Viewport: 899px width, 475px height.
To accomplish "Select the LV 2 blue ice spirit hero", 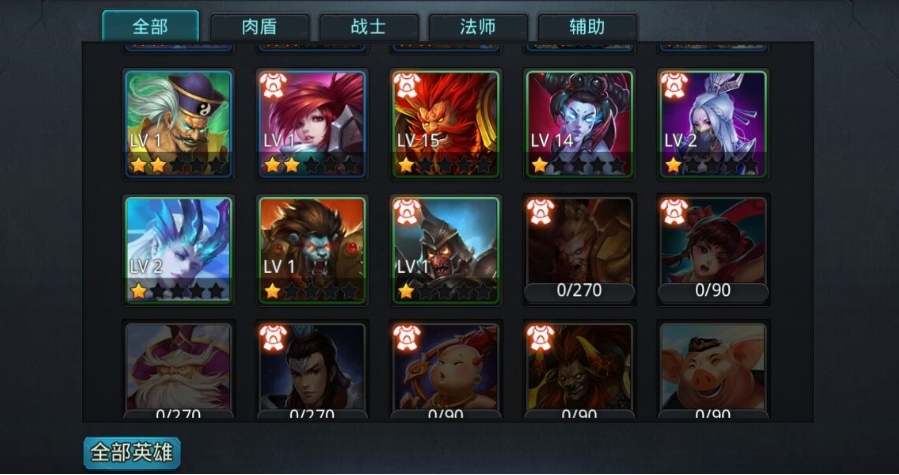I will pos(179,250).
